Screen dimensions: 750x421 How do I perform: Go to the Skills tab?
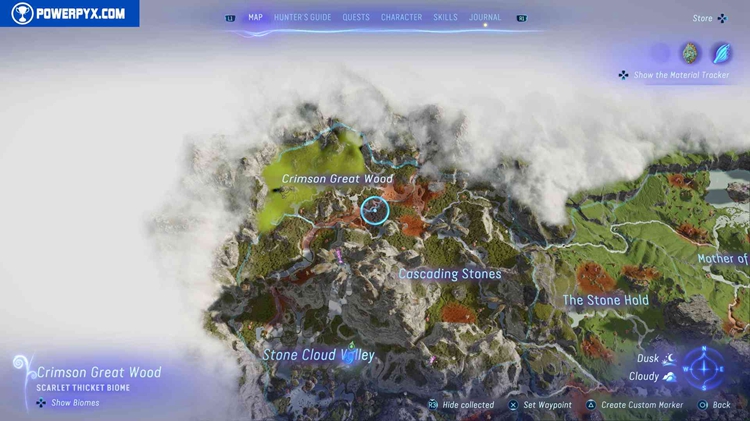pos(446,17)
